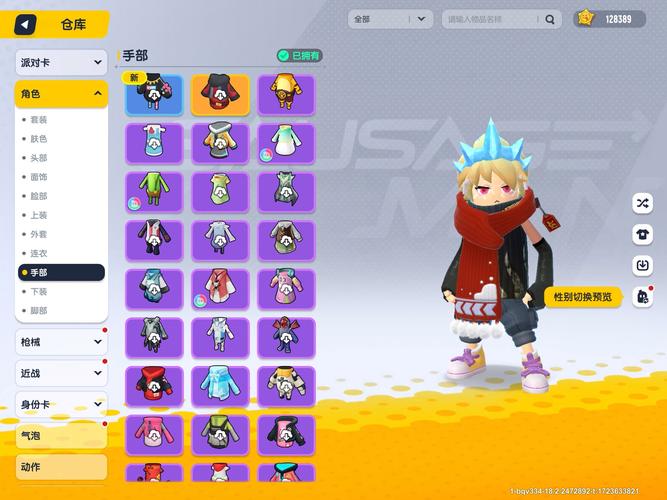
Task: Go back using the arrow beside 仓库
Action: coord(25,24)
